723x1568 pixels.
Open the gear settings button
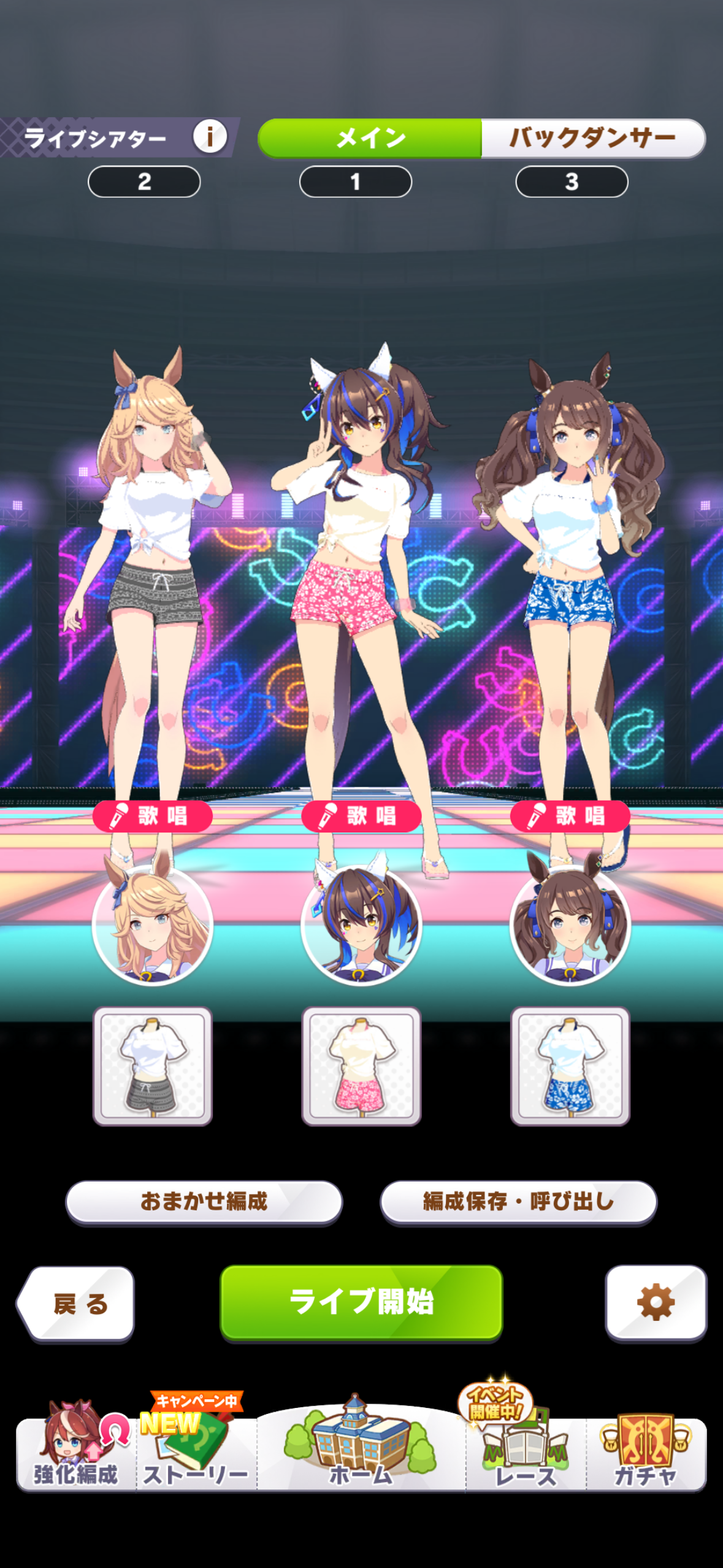point(656,1302)
